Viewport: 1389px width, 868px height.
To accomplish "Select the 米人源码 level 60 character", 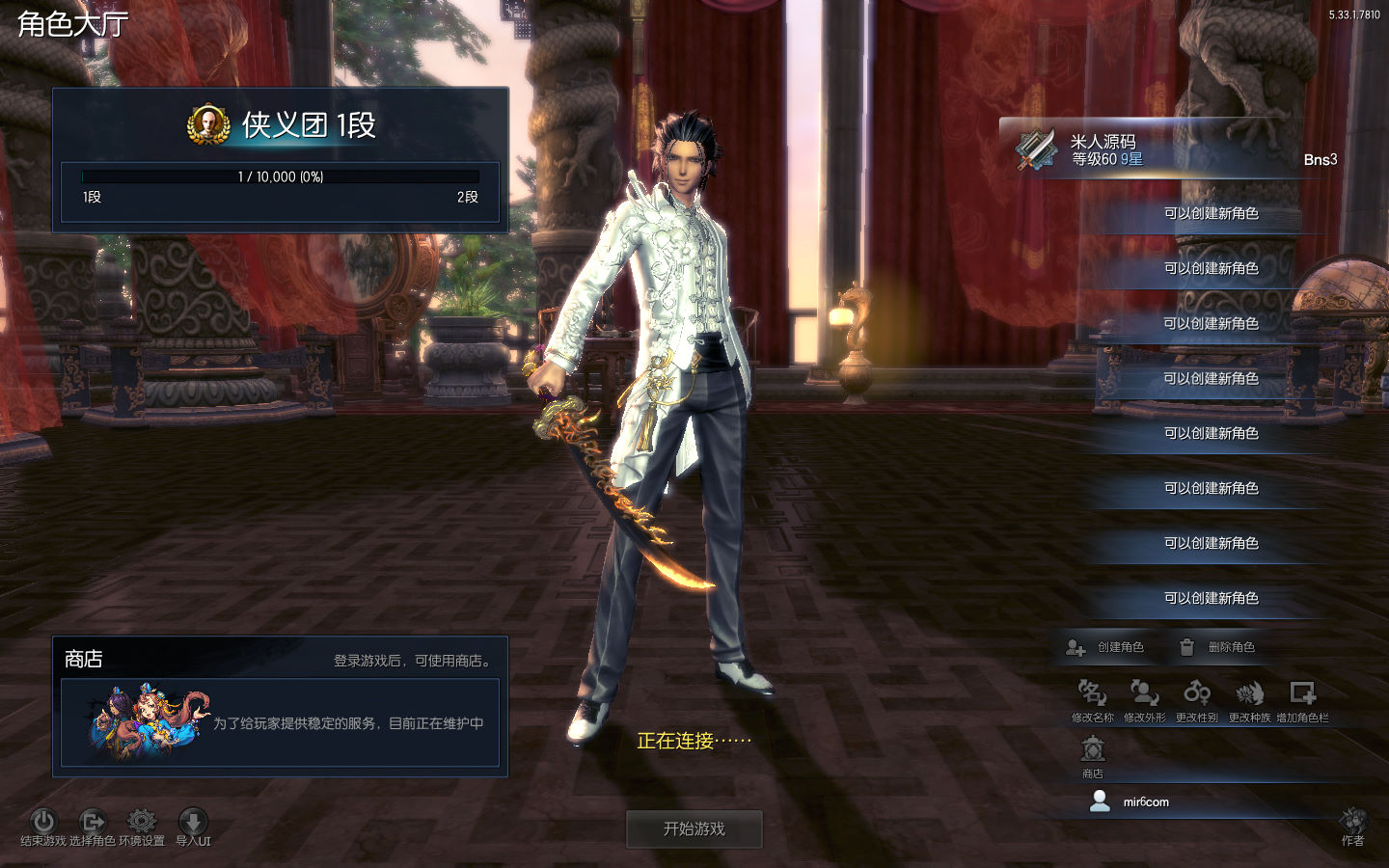I will pos(1172,150).
